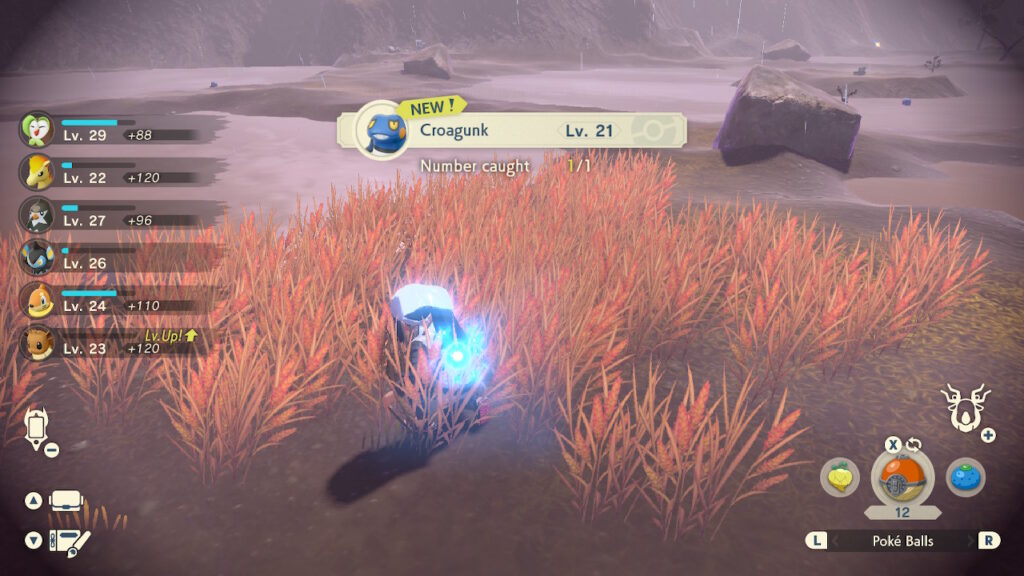
Task: Switch to the blue Oran Berry slot
Action: coord(965,476)
